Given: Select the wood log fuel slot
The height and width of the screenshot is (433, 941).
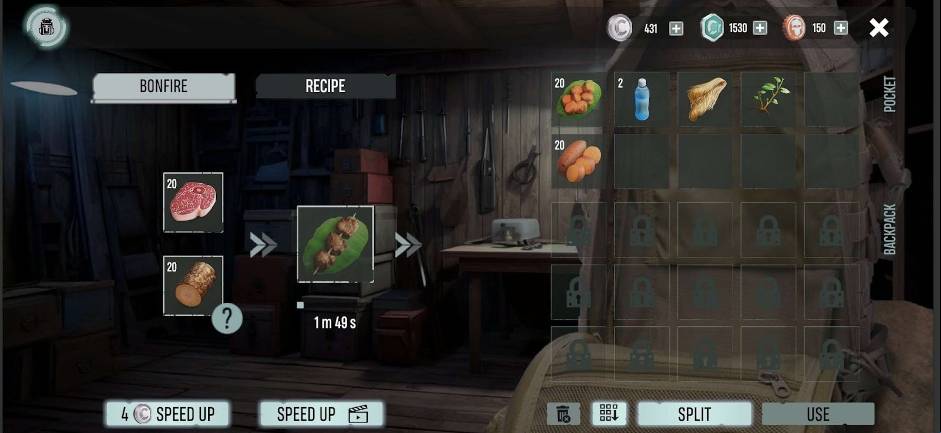Looking at the screenshot, I should tap(193, 285).
